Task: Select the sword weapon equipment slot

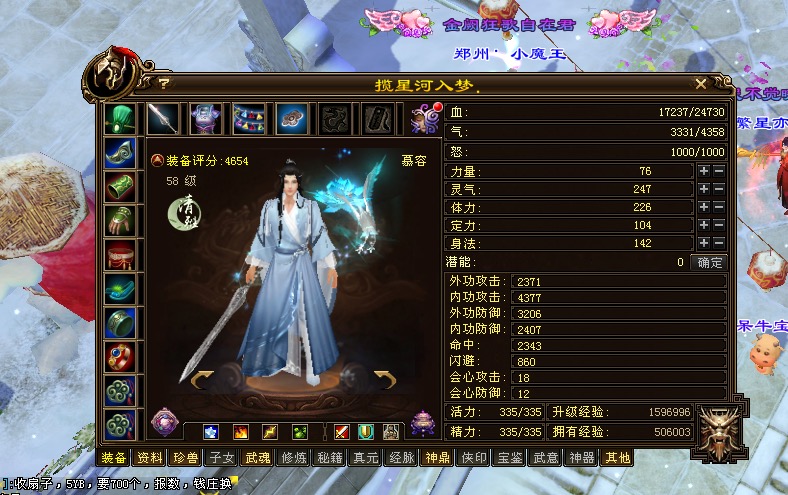Action: click(163, 118)
